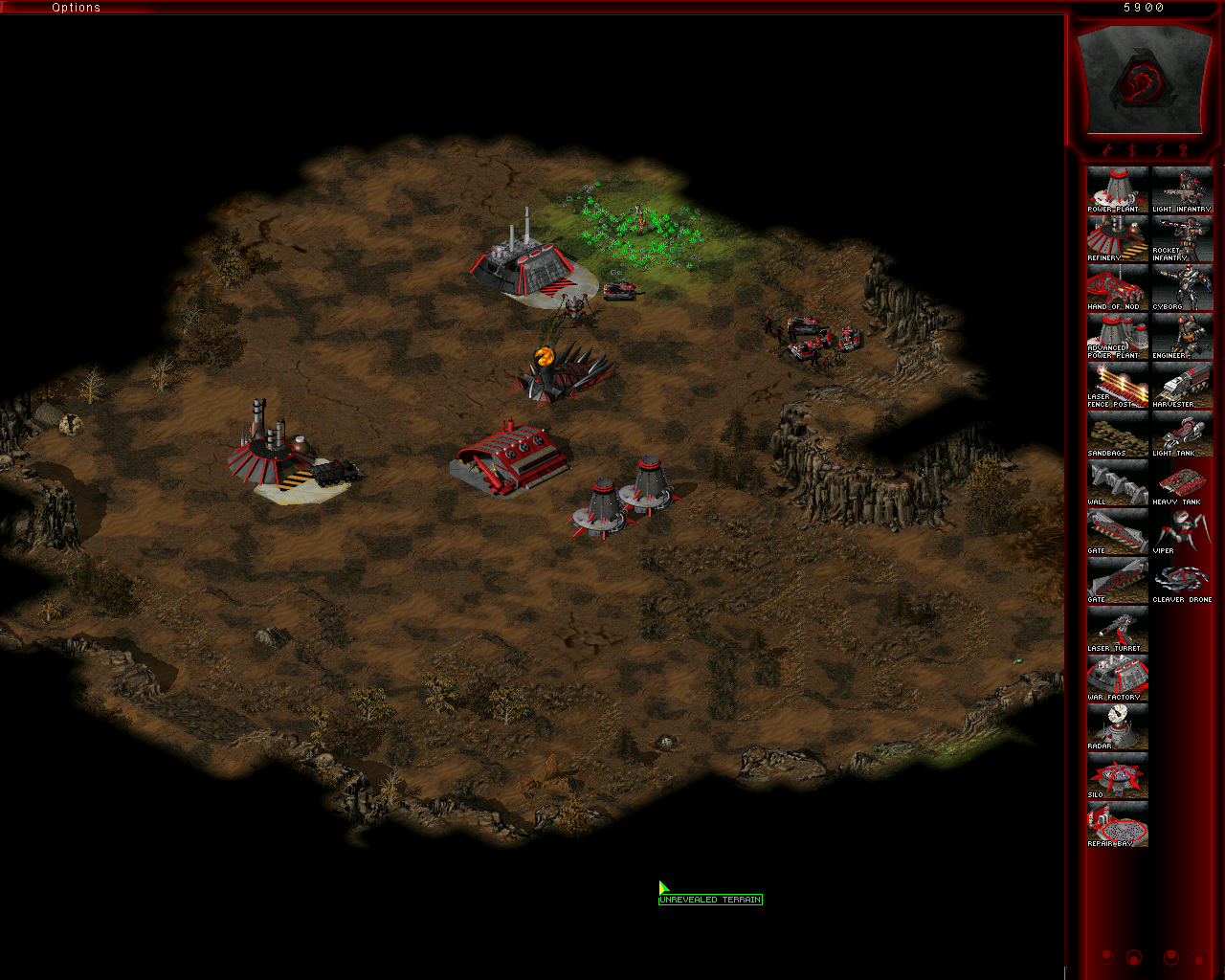This screenshot has height=980, width=1225.
Task: Select the Sandbags build icon
Action: click(1117, 433)
